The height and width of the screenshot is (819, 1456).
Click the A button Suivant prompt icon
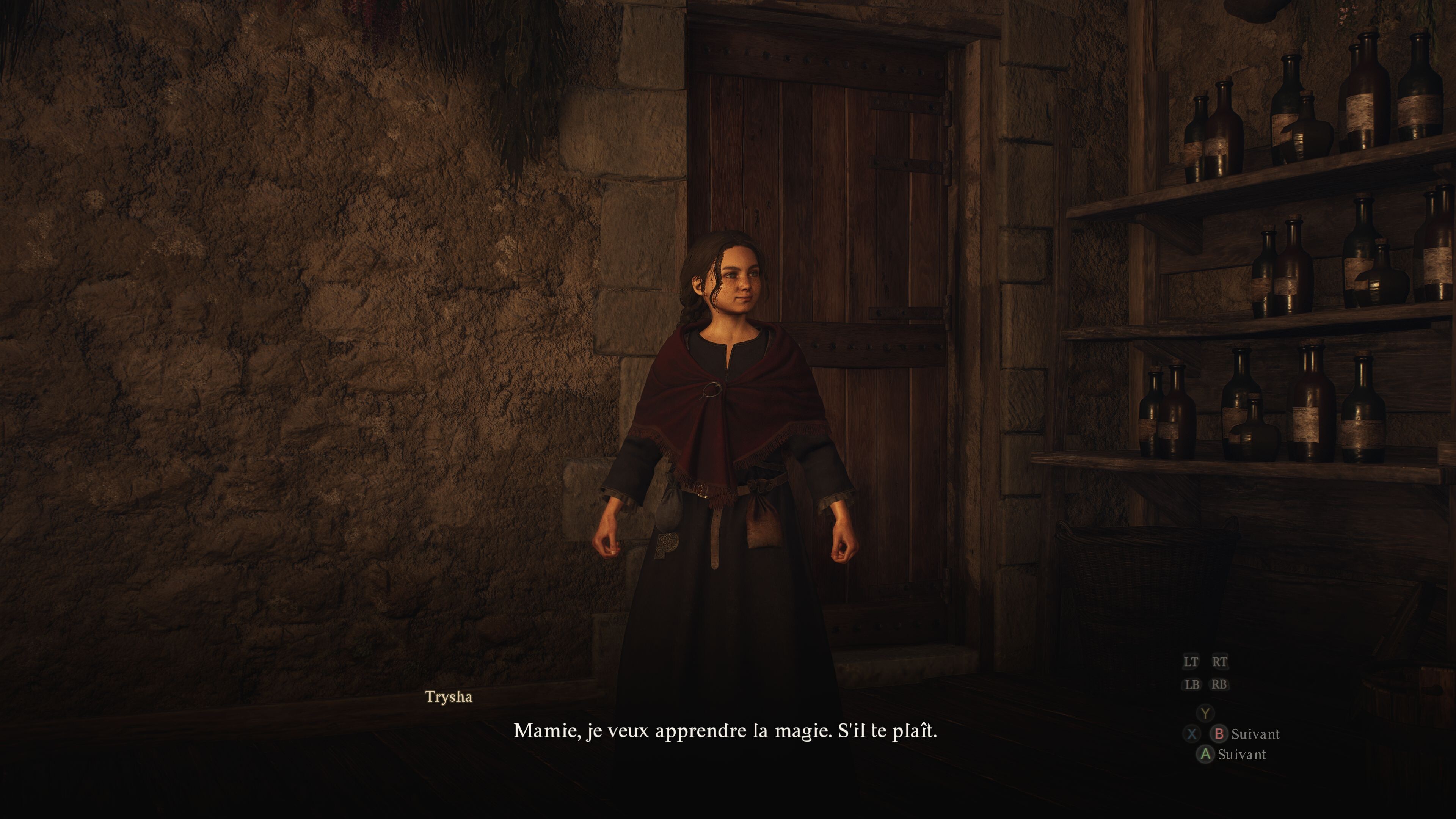[x=1205, y=754]
